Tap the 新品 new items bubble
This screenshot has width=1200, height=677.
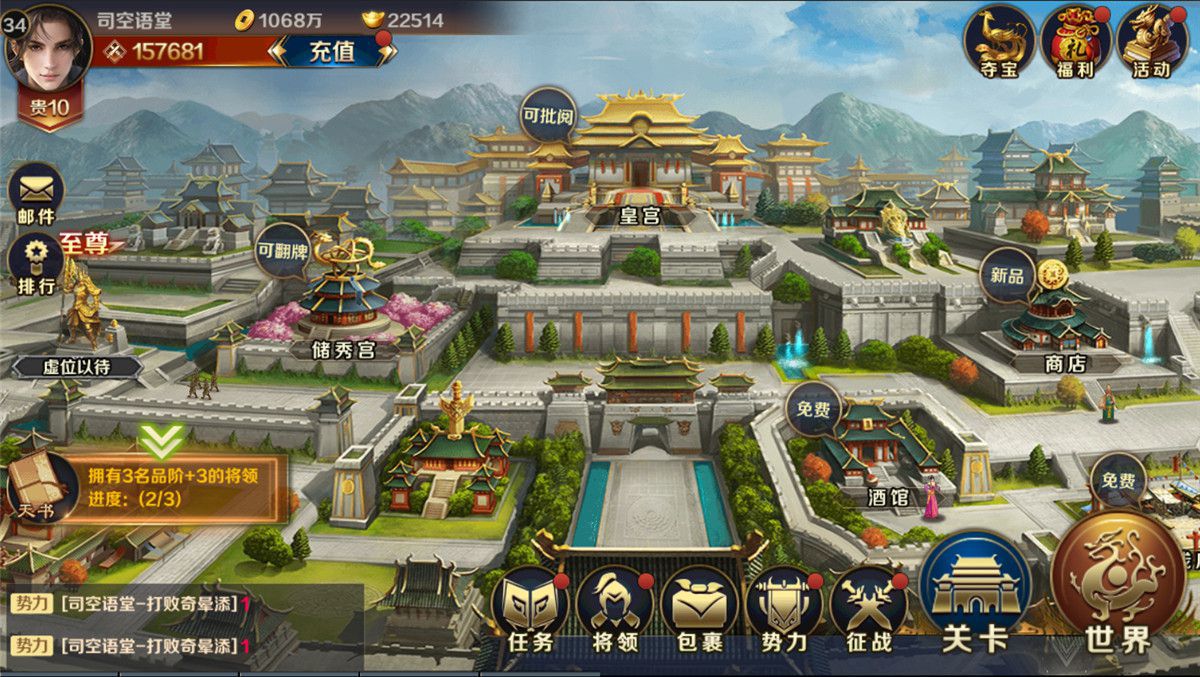point(1008,275)
